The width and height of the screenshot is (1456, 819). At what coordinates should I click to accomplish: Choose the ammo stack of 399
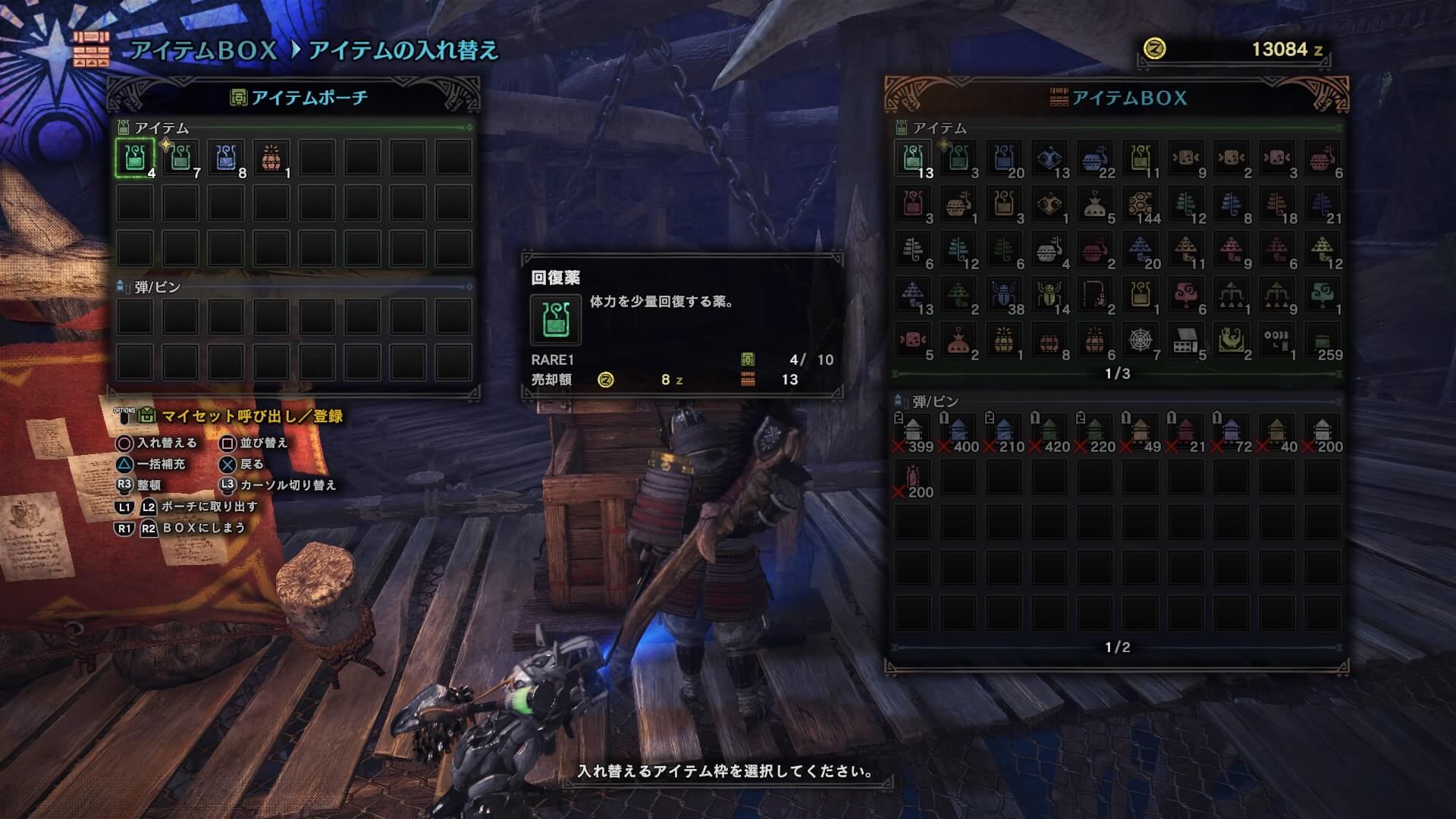(x=913, y=432)
